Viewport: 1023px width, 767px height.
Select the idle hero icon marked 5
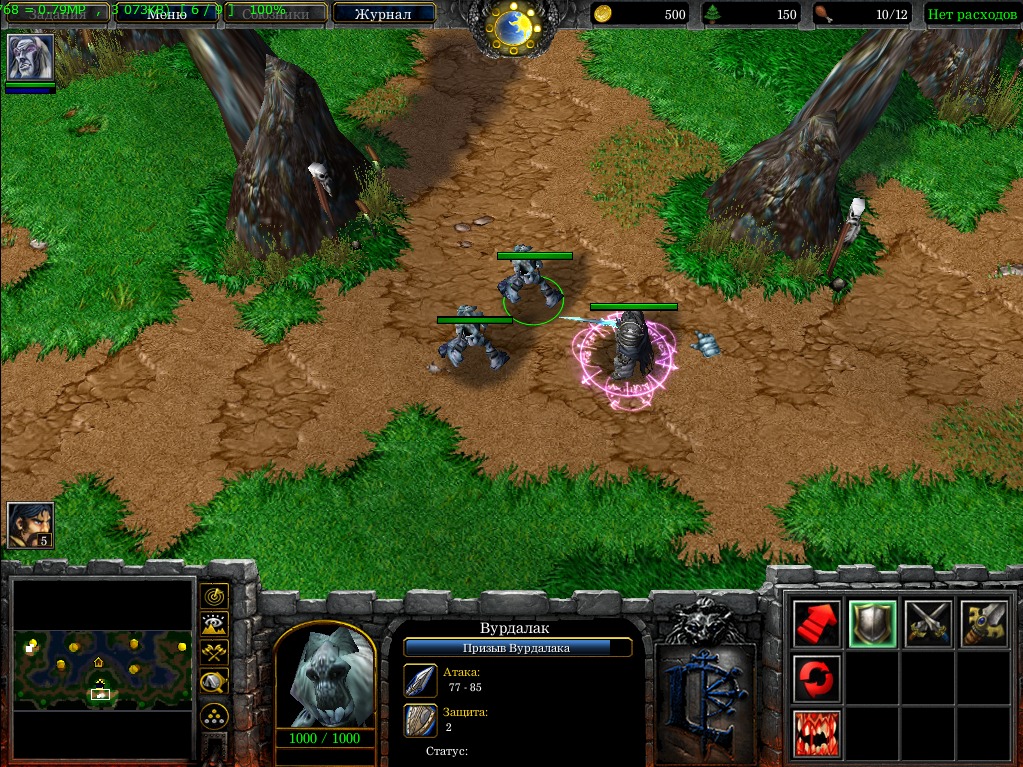click(x=30, y=525)
